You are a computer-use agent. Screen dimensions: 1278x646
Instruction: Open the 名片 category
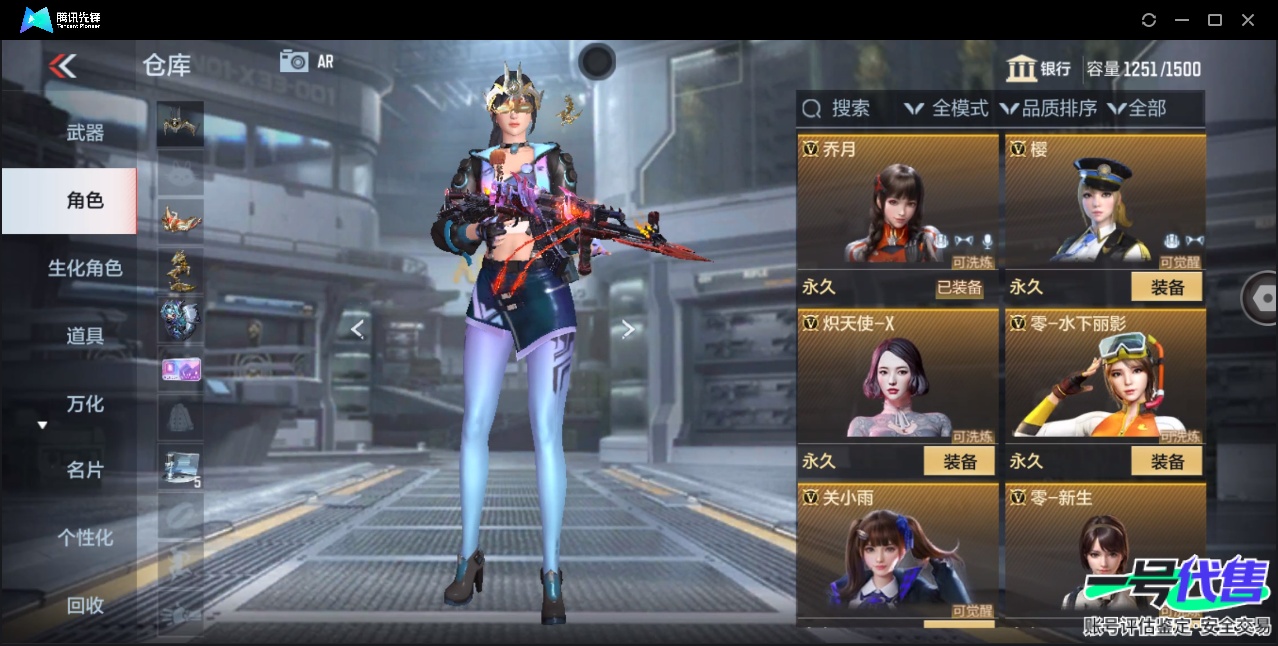[85, 470]
